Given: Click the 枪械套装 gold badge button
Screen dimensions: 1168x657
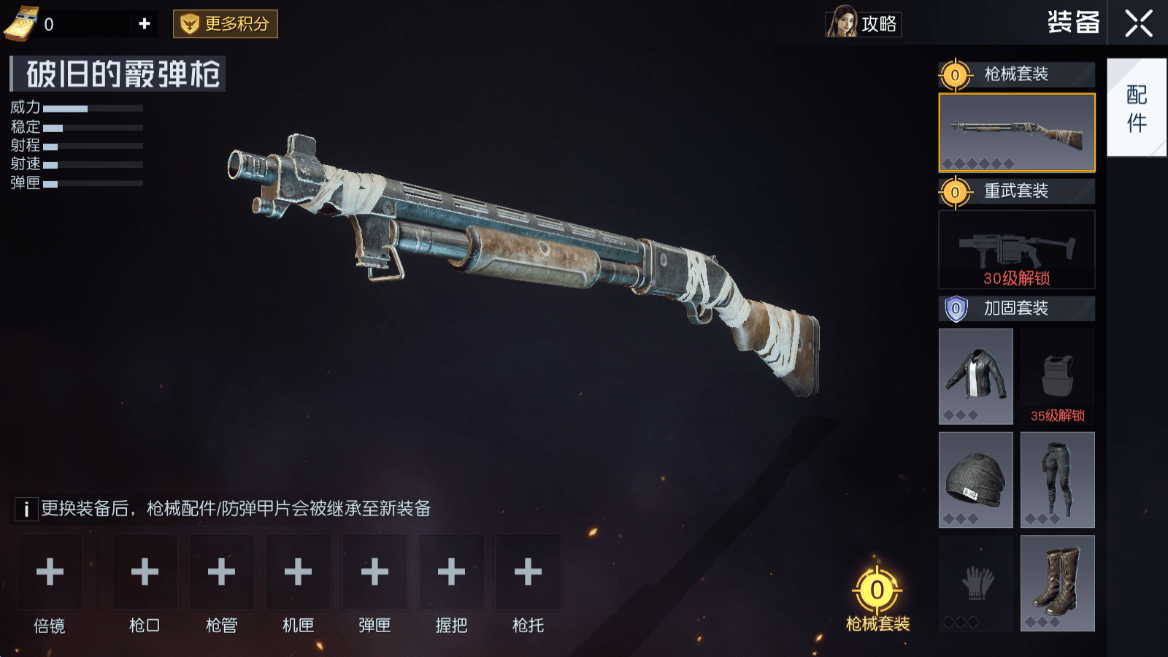Looking at the screenshot, I should [877, 592].
